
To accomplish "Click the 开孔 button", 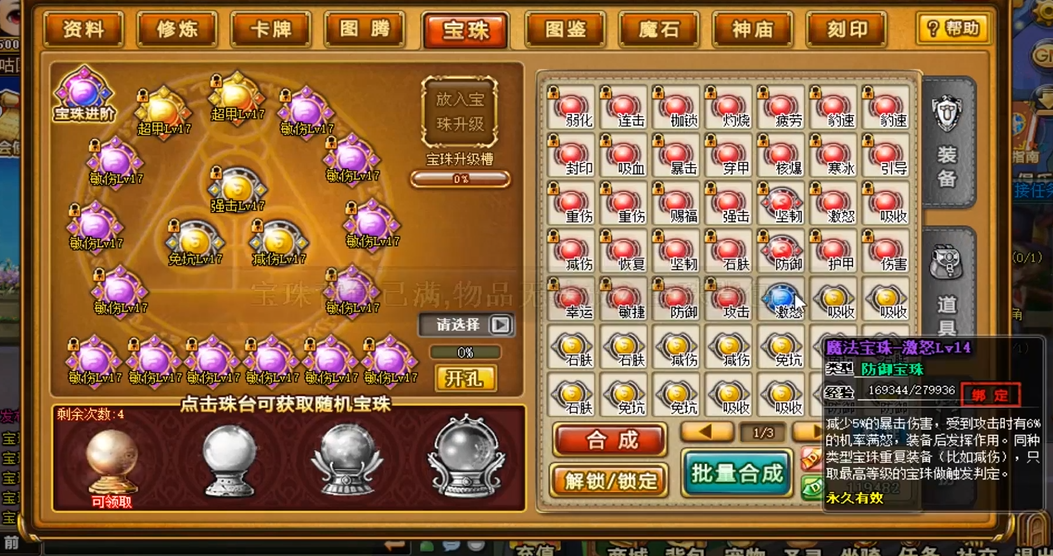I will pyautogui.click(x=465, y=378).
